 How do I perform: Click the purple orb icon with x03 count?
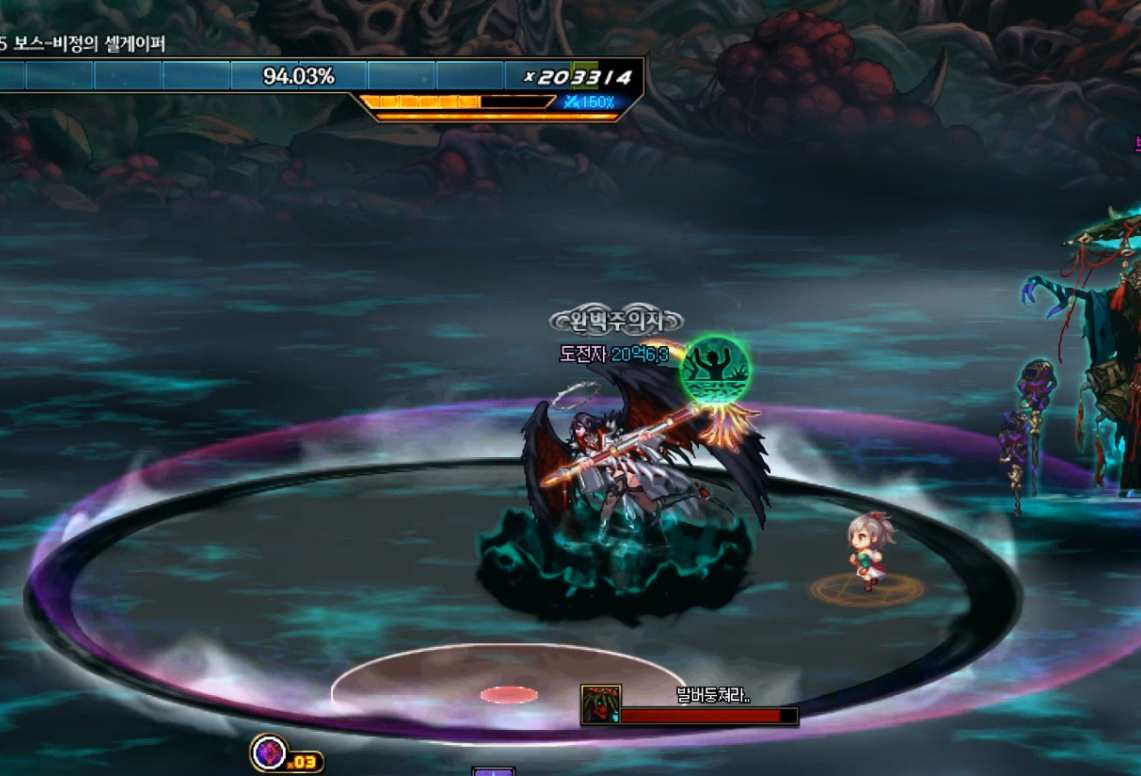[270, 753]
